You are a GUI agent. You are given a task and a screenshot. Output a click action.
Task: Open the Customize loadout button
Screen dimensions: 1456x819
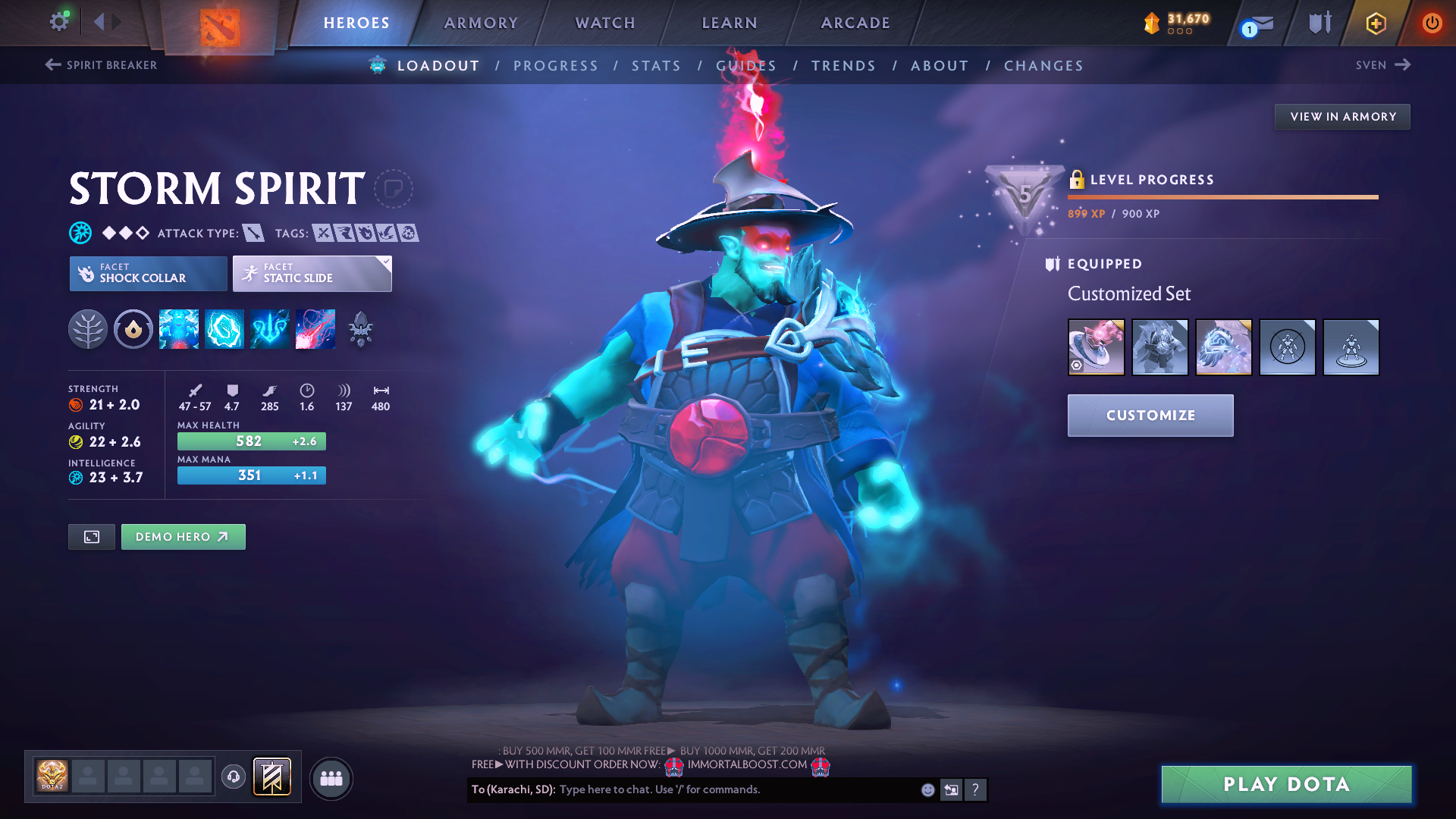1150,416
